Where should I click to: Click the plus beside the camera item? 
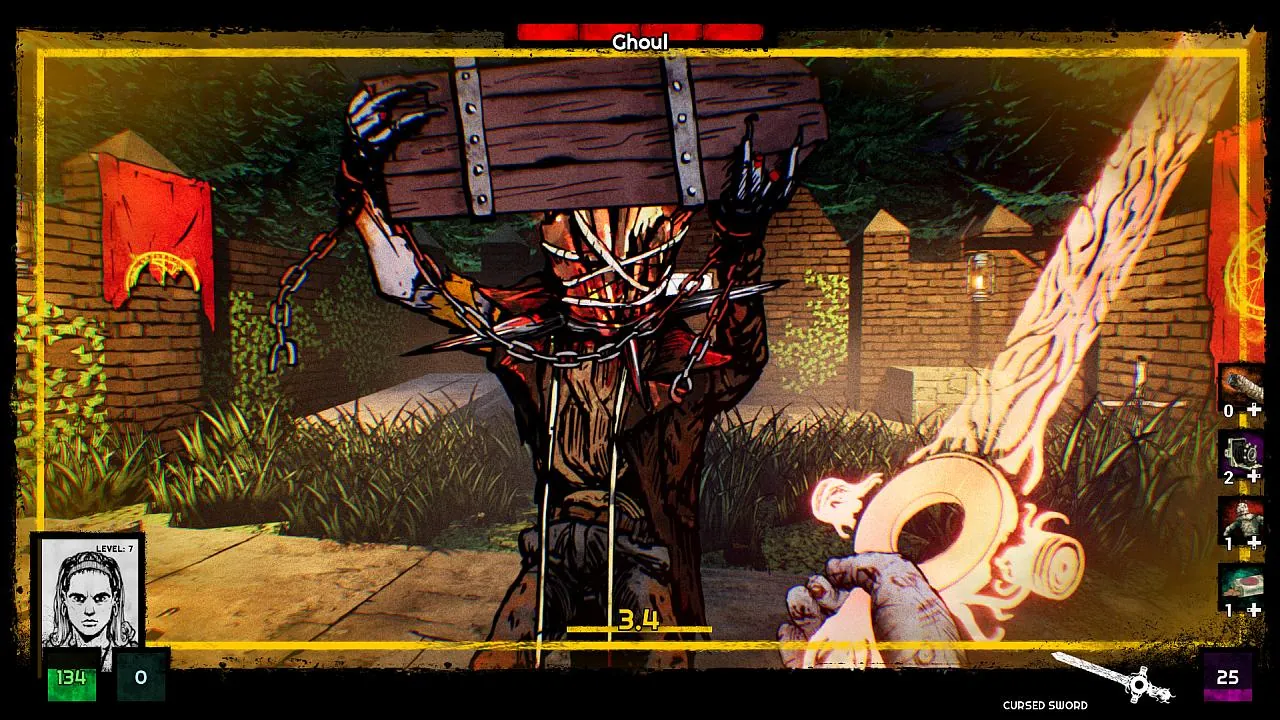[1253, 478]
